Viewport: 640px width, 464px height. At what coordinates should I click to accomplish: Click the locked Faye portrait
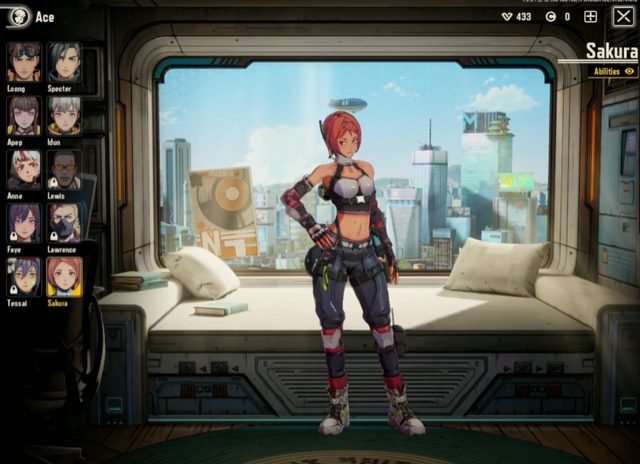24,223
